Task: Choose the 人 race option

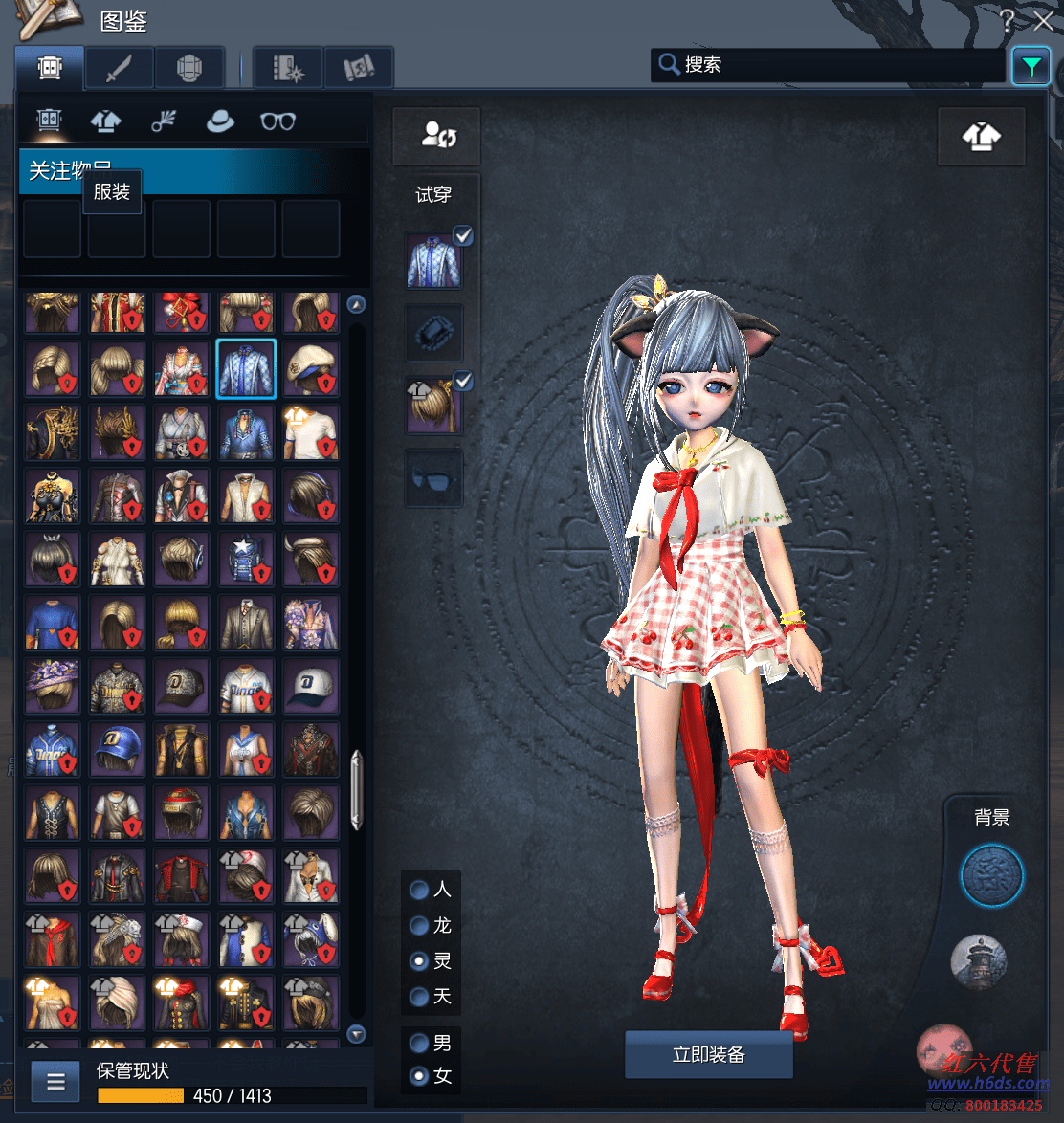Action: pos(419,890)
